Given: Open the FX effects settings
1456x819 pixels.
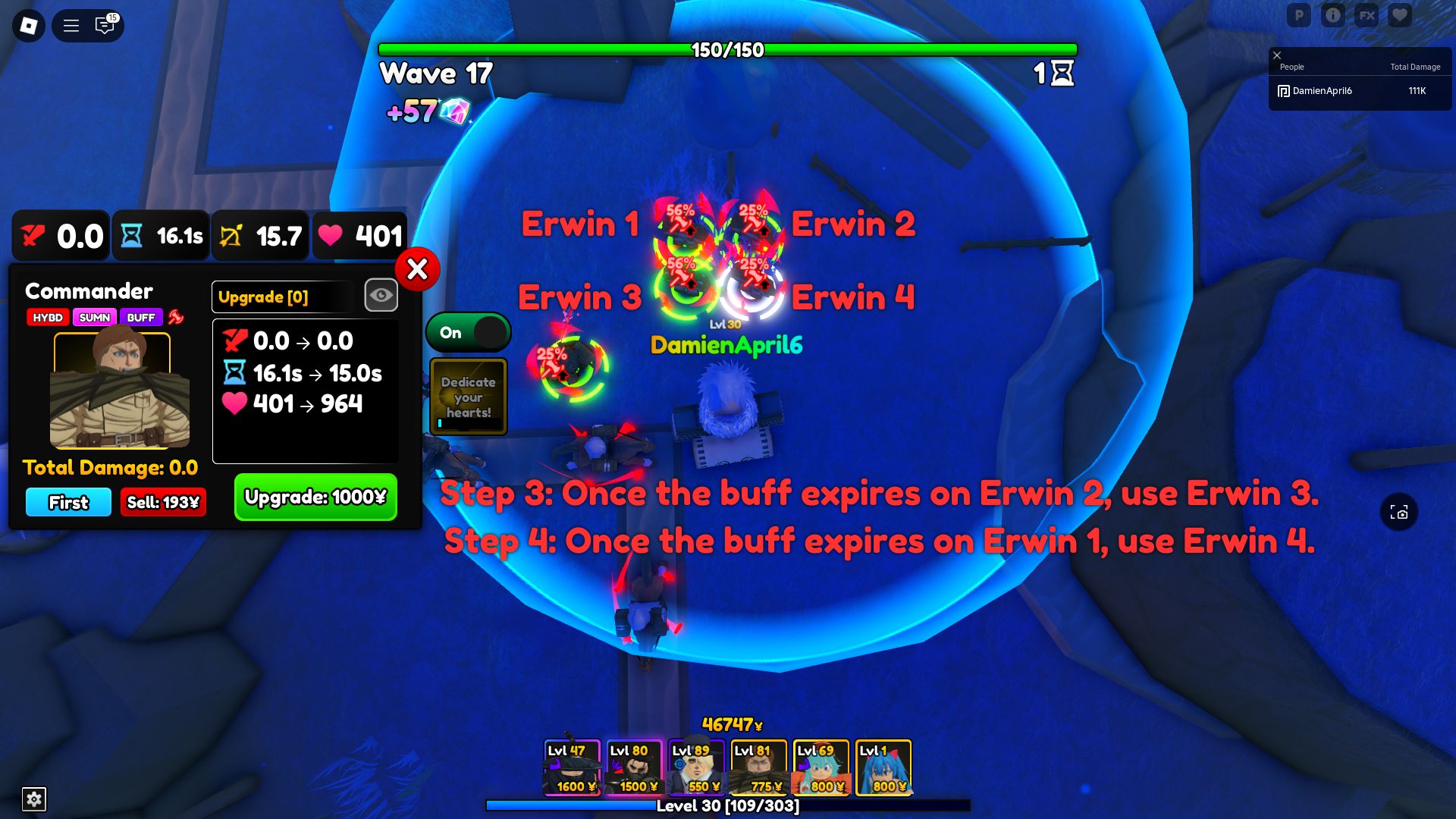Looking at the screenshot, I should (x=1367, y=14).
